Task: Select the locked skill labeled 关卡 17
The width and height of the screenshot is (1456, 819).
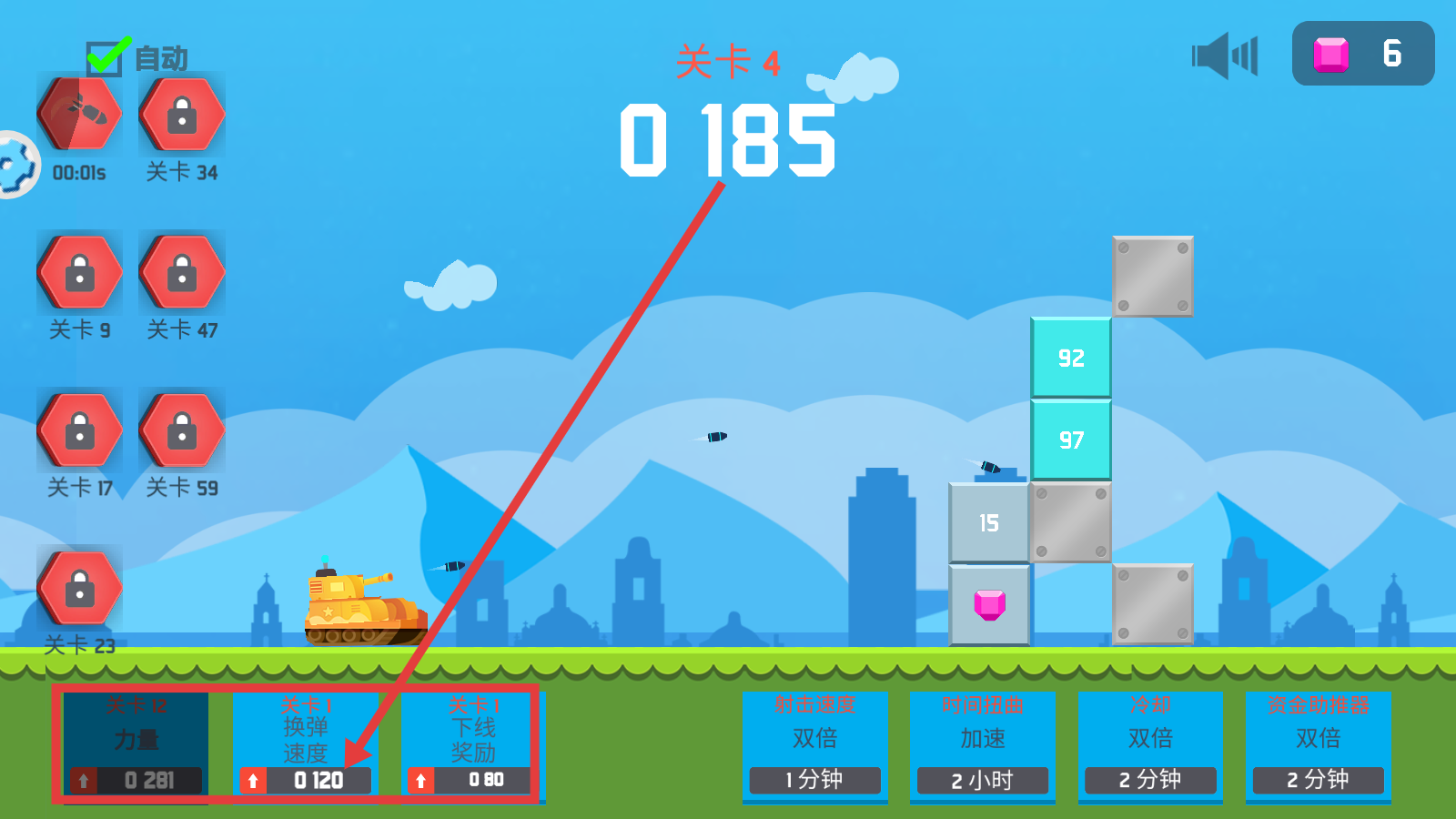Action: (x=80, y=430)
